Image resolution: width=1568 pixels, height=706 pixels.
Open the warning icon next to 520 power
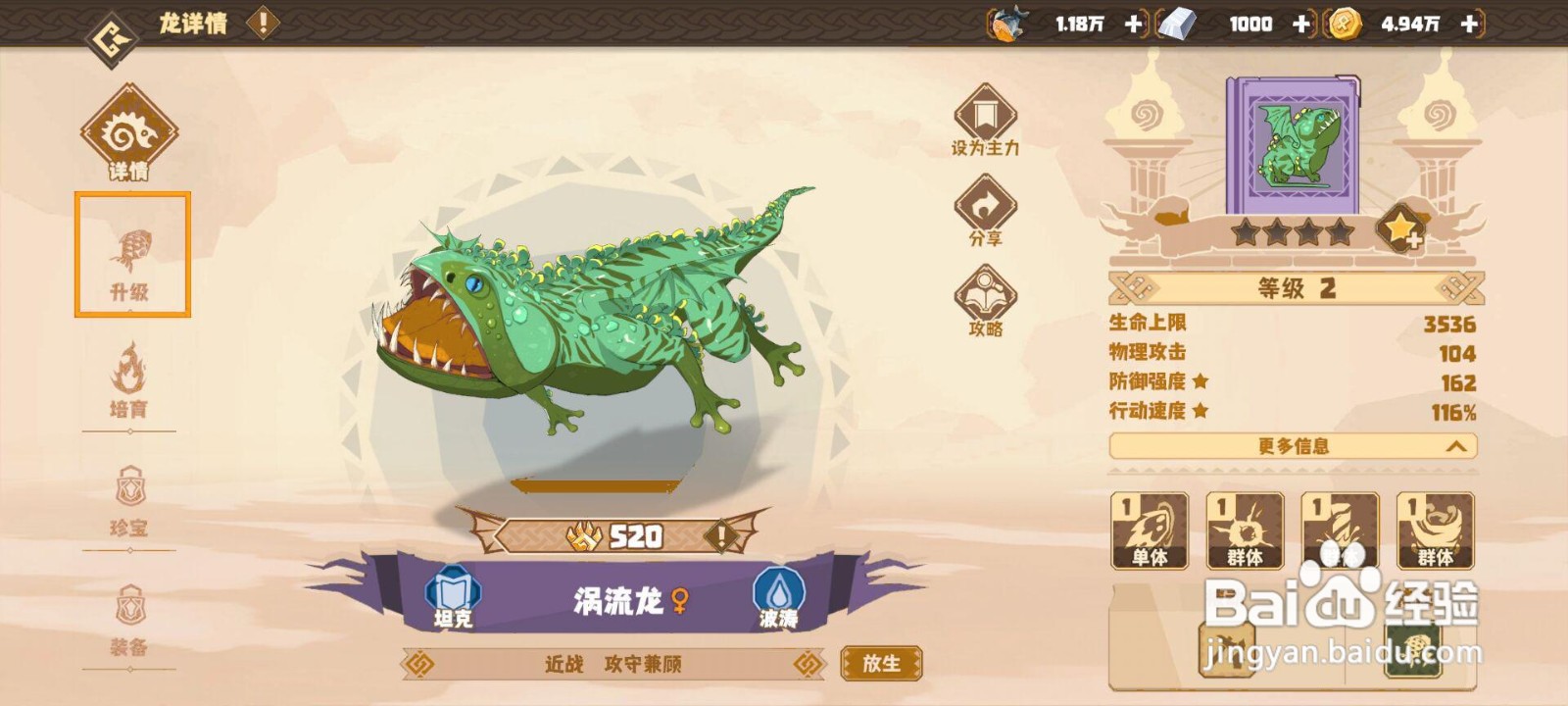723,534
